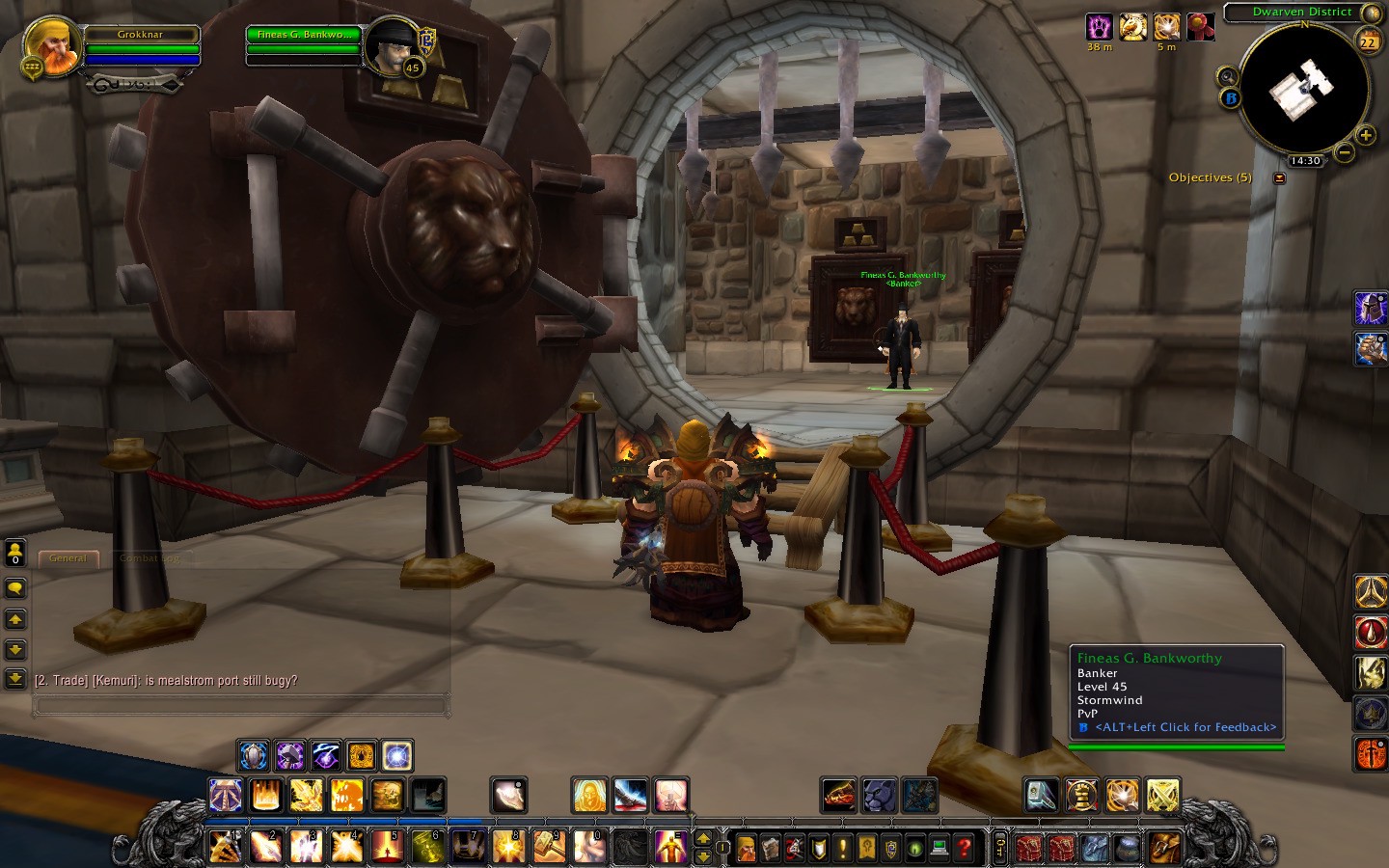Expand the Objectives tracker arrow

click(x=1280, y=178)
